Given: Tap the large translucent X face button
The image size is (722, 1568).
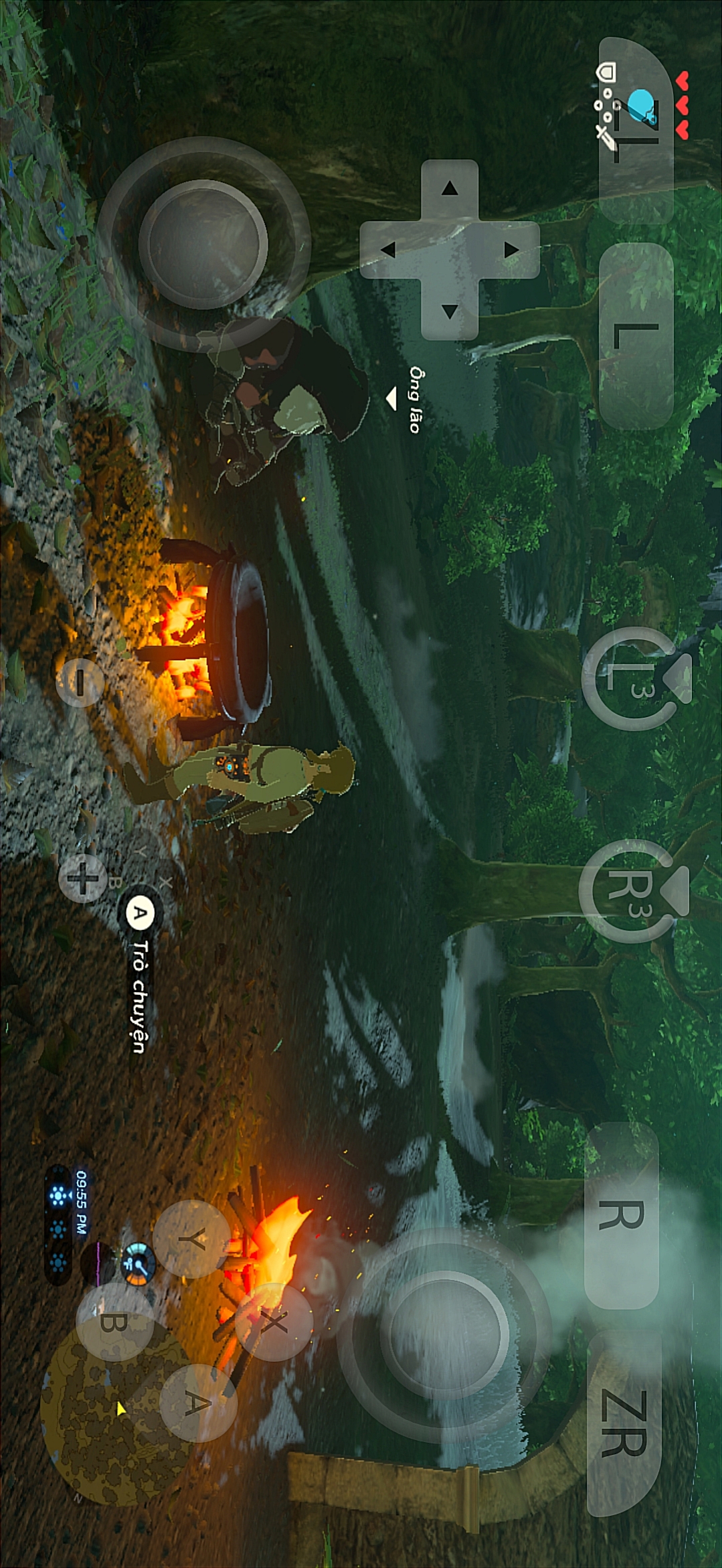Looking at the screenshot, I should (273, 1322).
